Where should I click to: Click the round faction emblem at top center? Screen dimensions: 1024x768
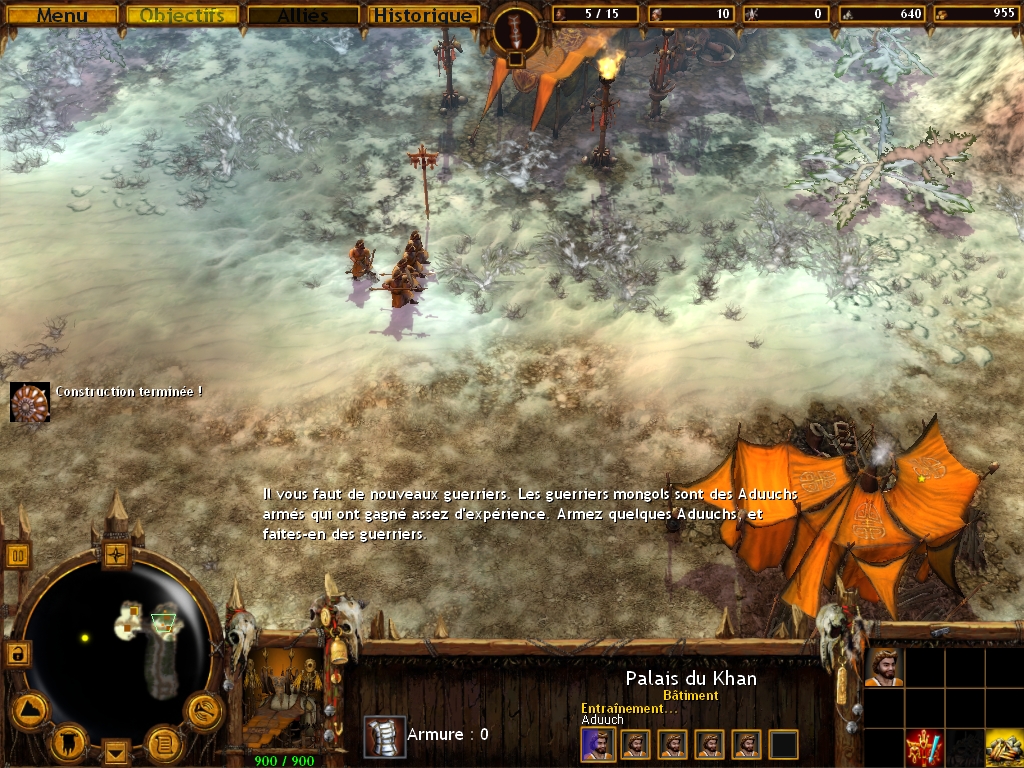pyautogui.click(x=516, y=30)
